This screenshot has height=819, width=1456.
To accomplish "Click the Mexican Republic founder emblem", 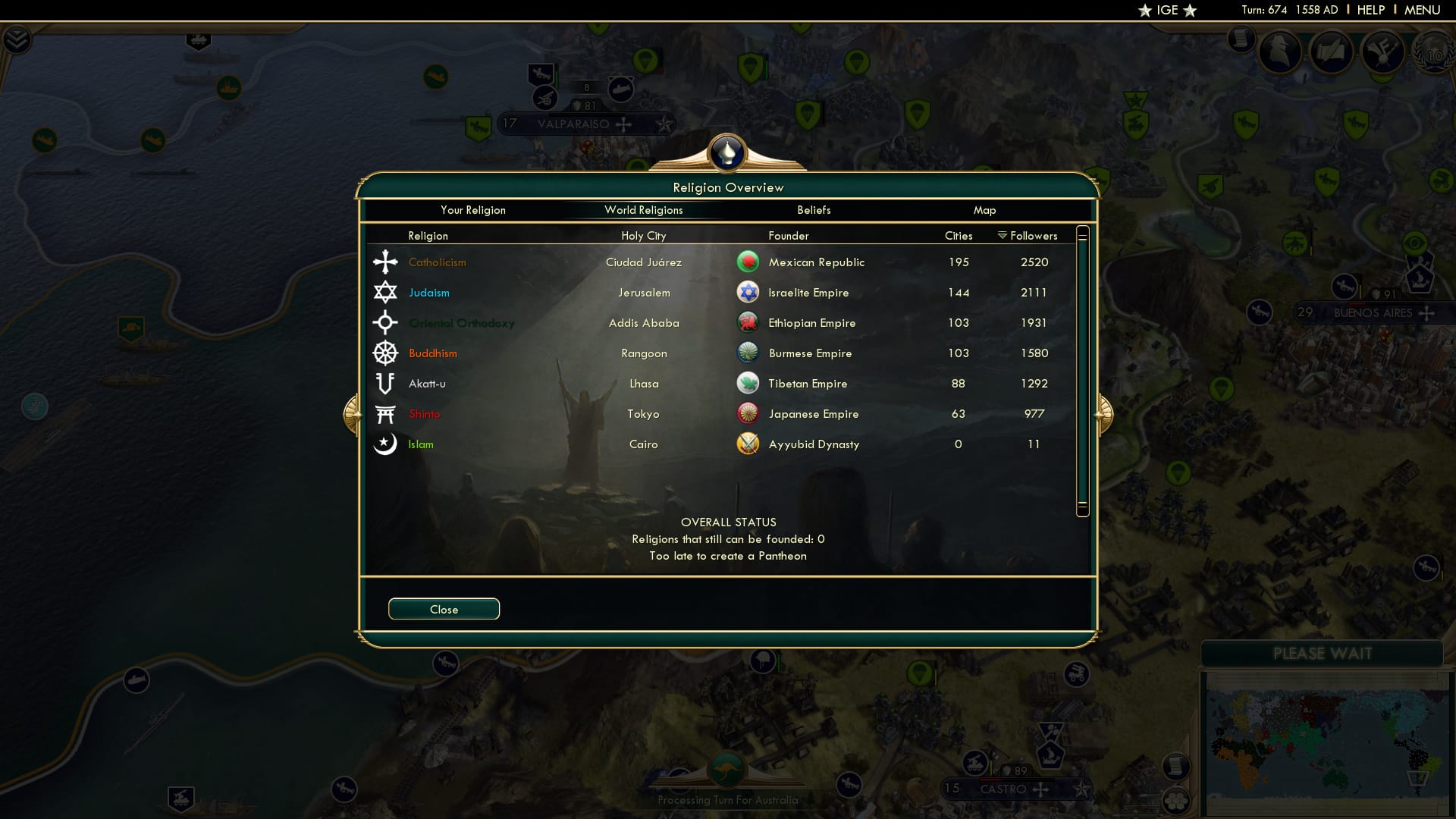I will click(748, 262).
